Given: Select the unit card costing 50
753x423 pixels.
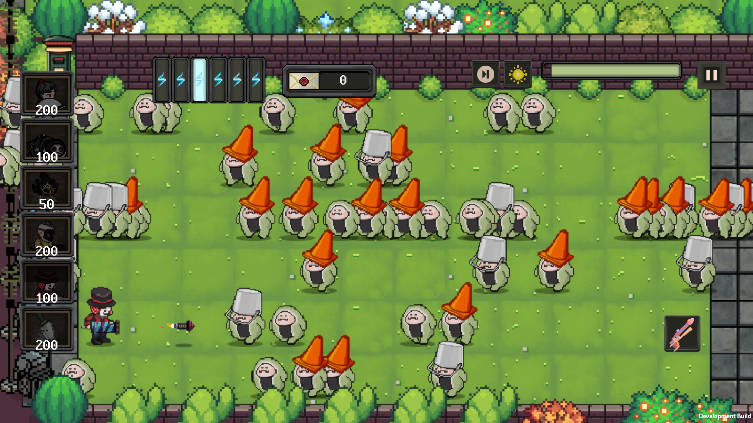Looking at the screenshot, I should click(47, 188).
